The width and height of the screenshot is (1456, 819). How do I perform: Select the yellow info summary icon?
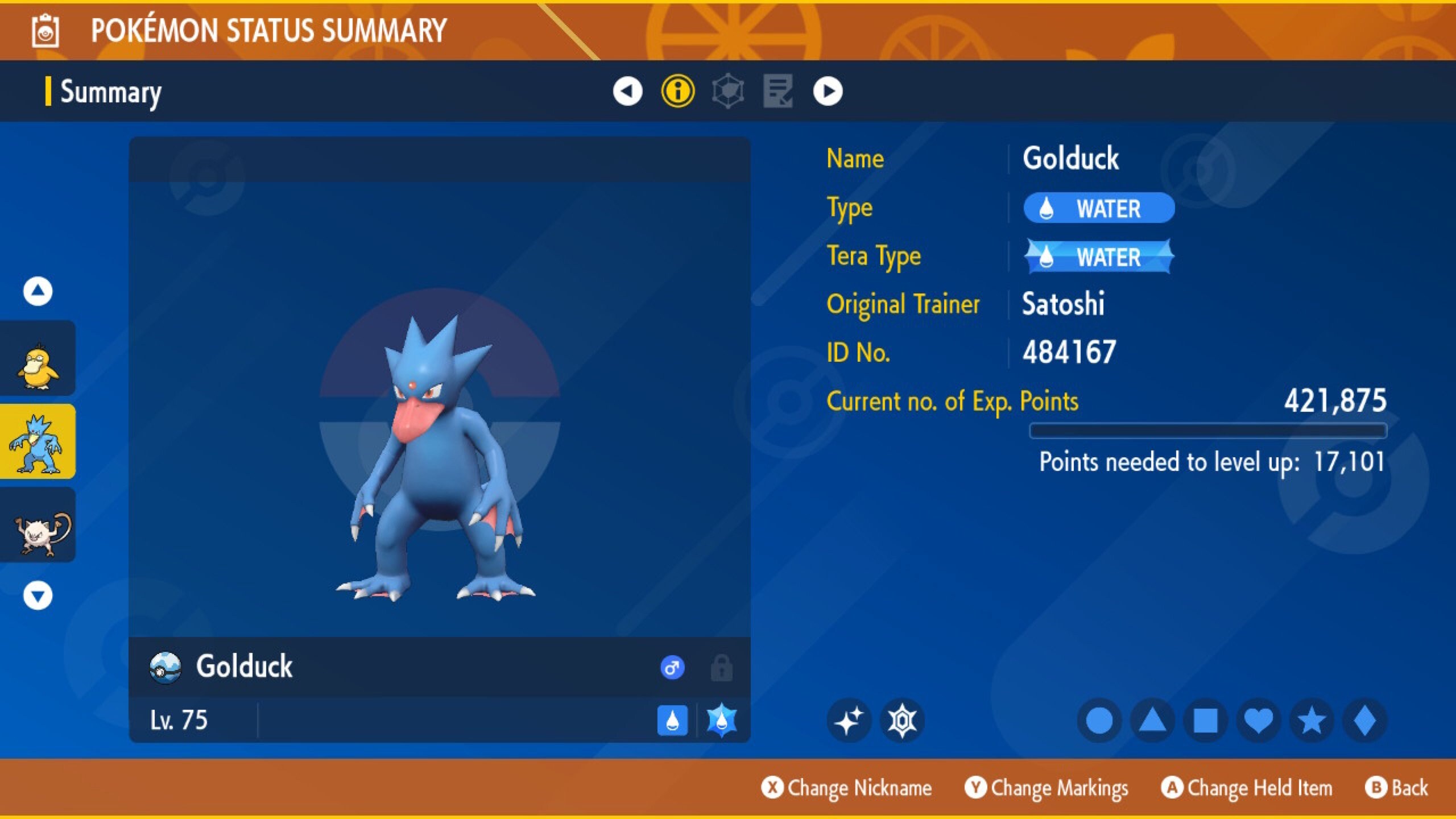[x=678, y=91]
